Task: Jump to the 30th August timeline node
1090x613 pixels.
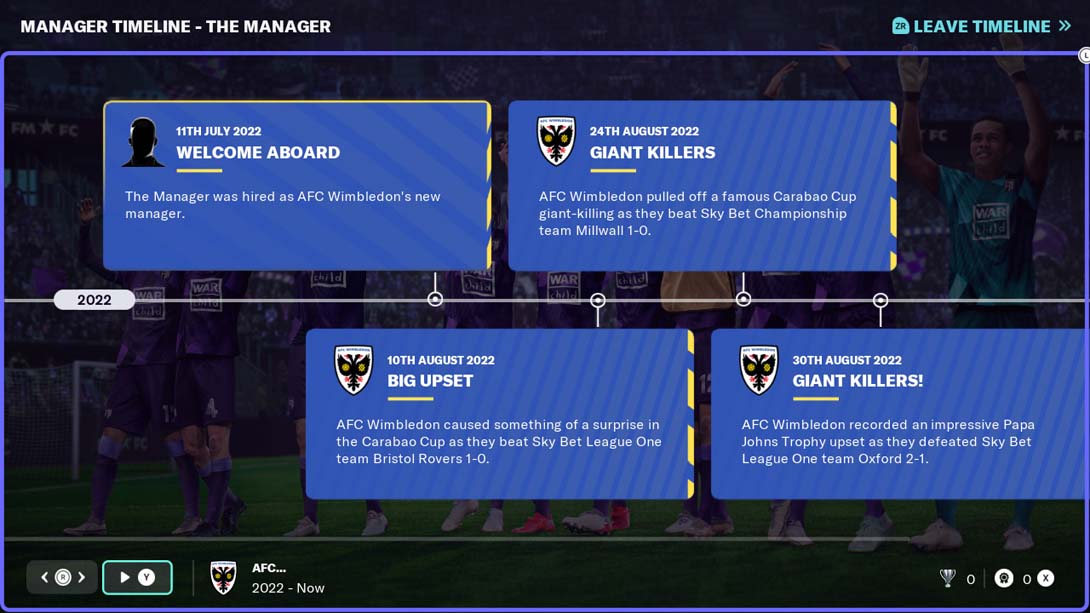Action: (x=880, y=300)
